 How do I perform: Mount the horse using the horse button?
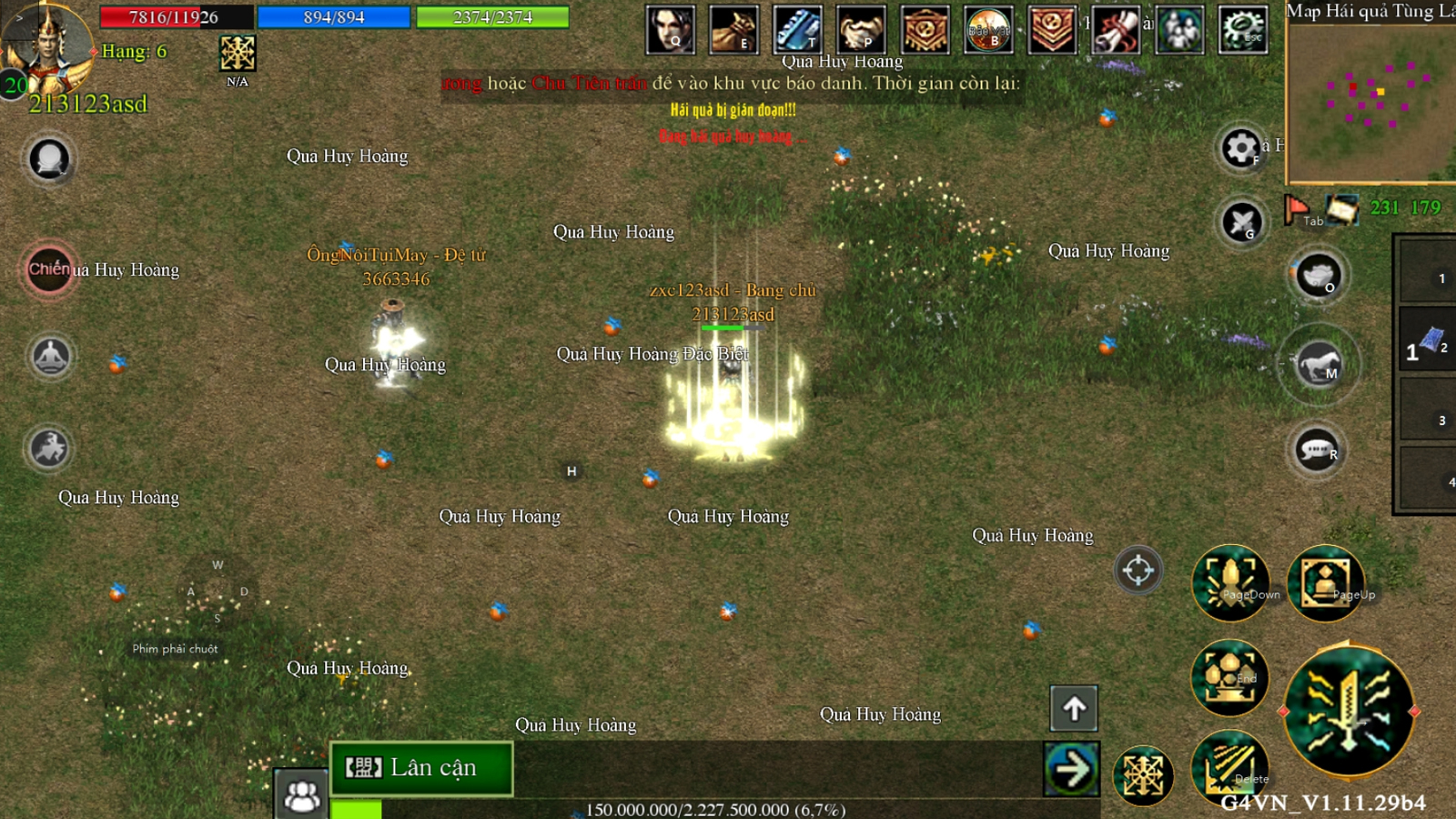(x=1319, y=364)
